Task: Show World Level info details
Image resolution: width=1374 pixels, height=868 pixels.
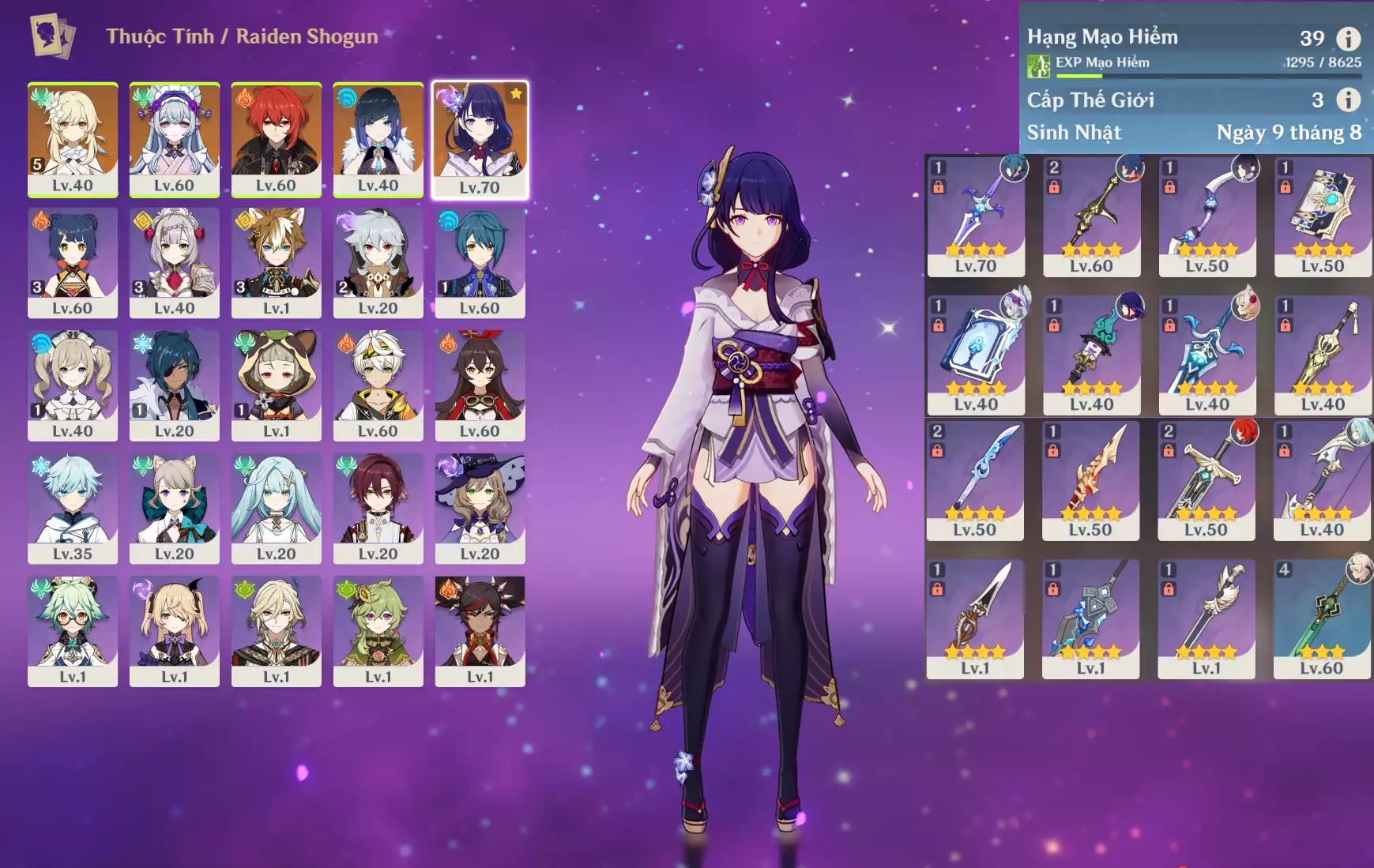Action: 1348,100
